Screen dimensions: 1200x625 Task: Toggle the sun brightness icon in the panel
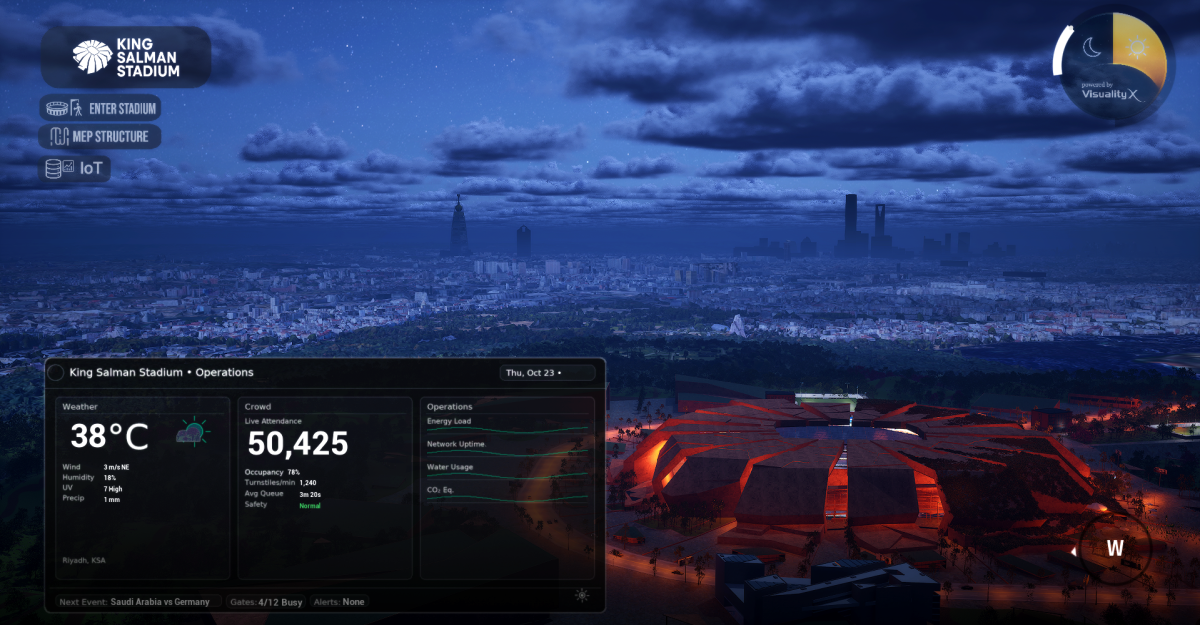(x=582, y=596)
